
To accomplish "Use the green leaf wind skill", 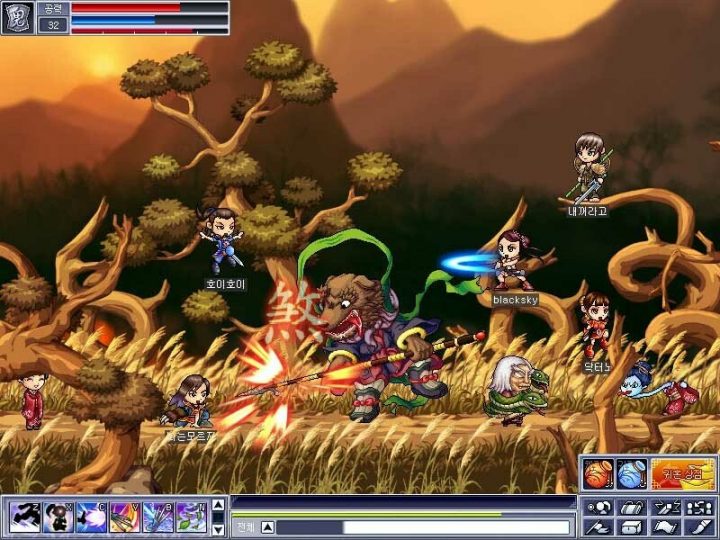I will 191,516.
